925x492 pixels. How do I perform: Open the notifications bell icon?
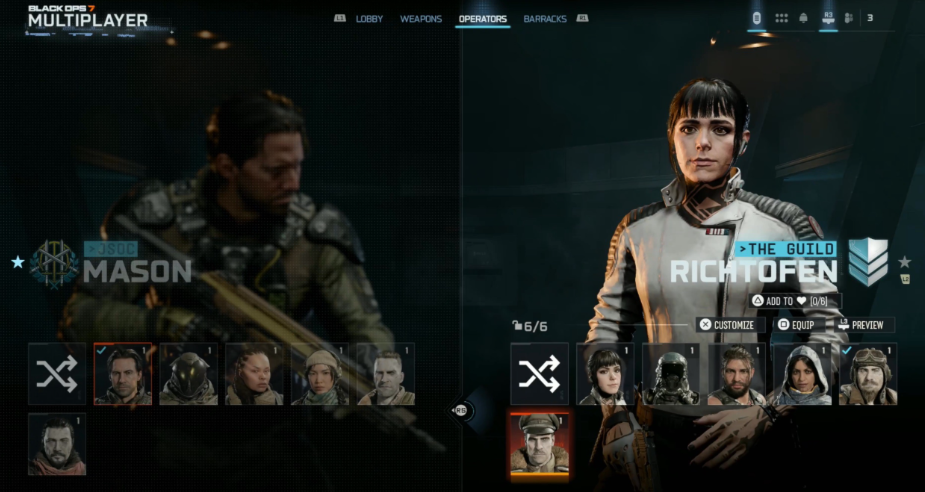tap(803, 18)
